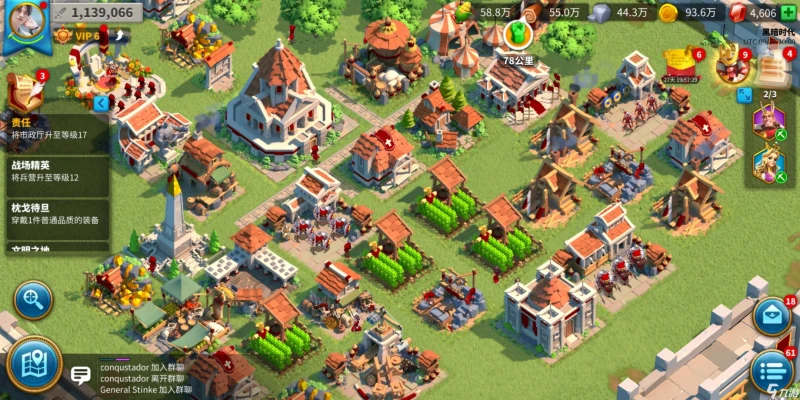Select the purple-framed horned commander portrait
The image size is (800, 400).
[769, 123]
